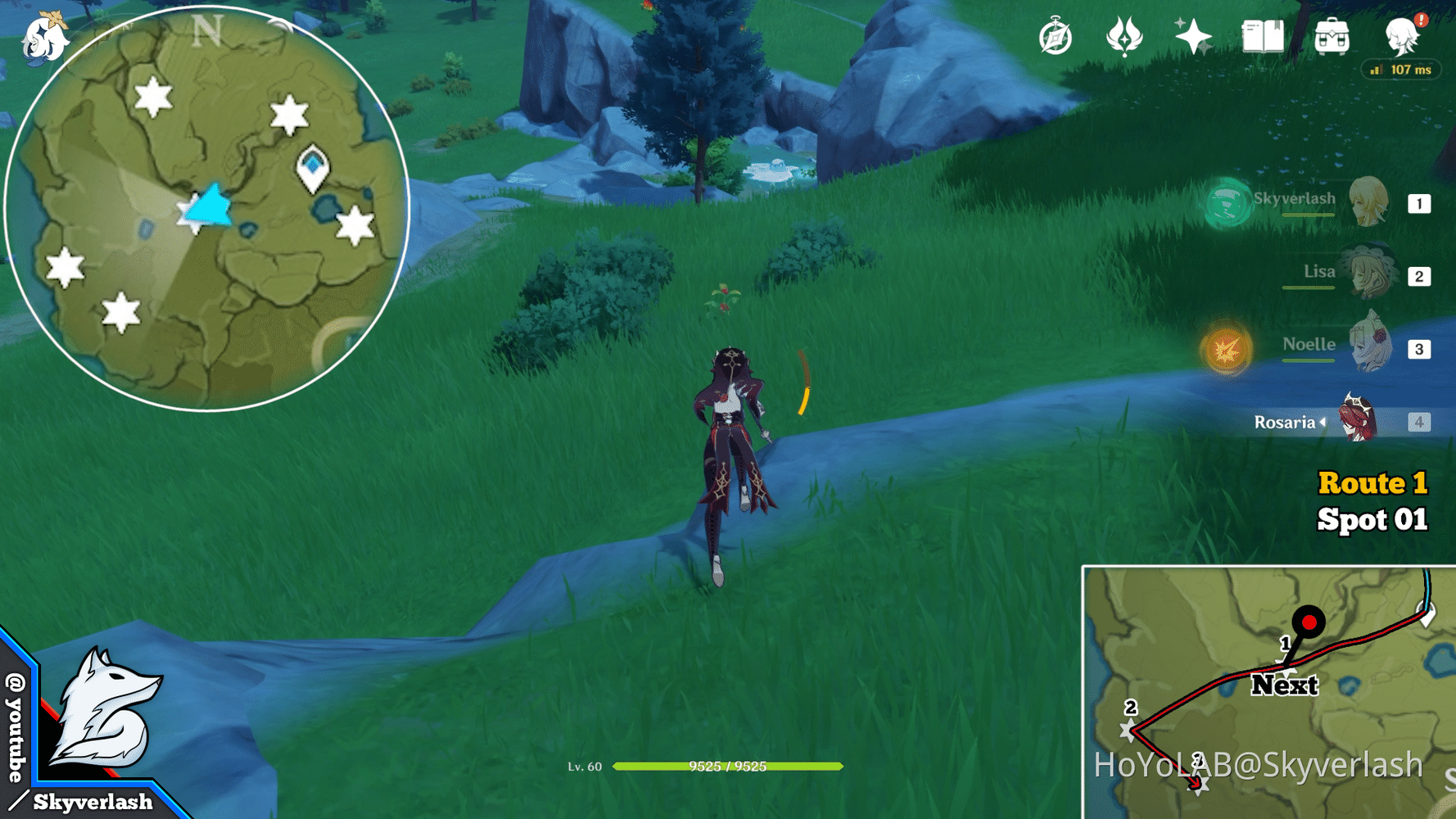Open the Adventurer Handbook compass icon

click(1056, 37)
